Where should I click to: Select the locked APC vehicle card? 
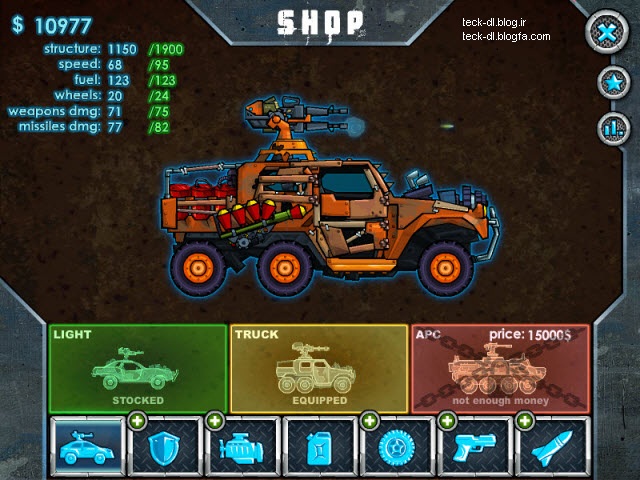pos(501,368)
